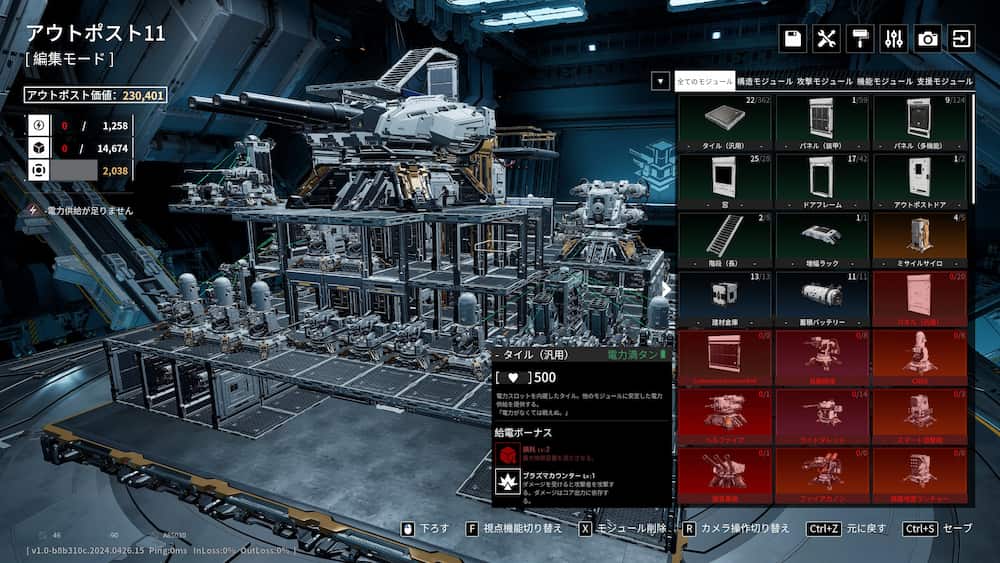Activate the camera photo mode icon

click(928, 39)
